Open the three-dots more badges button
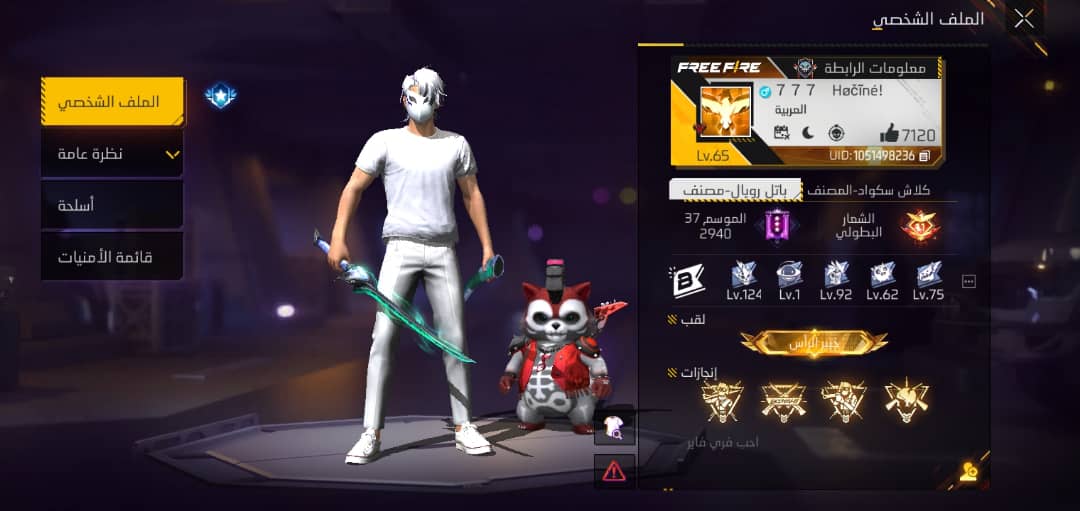 pos(968,282)
